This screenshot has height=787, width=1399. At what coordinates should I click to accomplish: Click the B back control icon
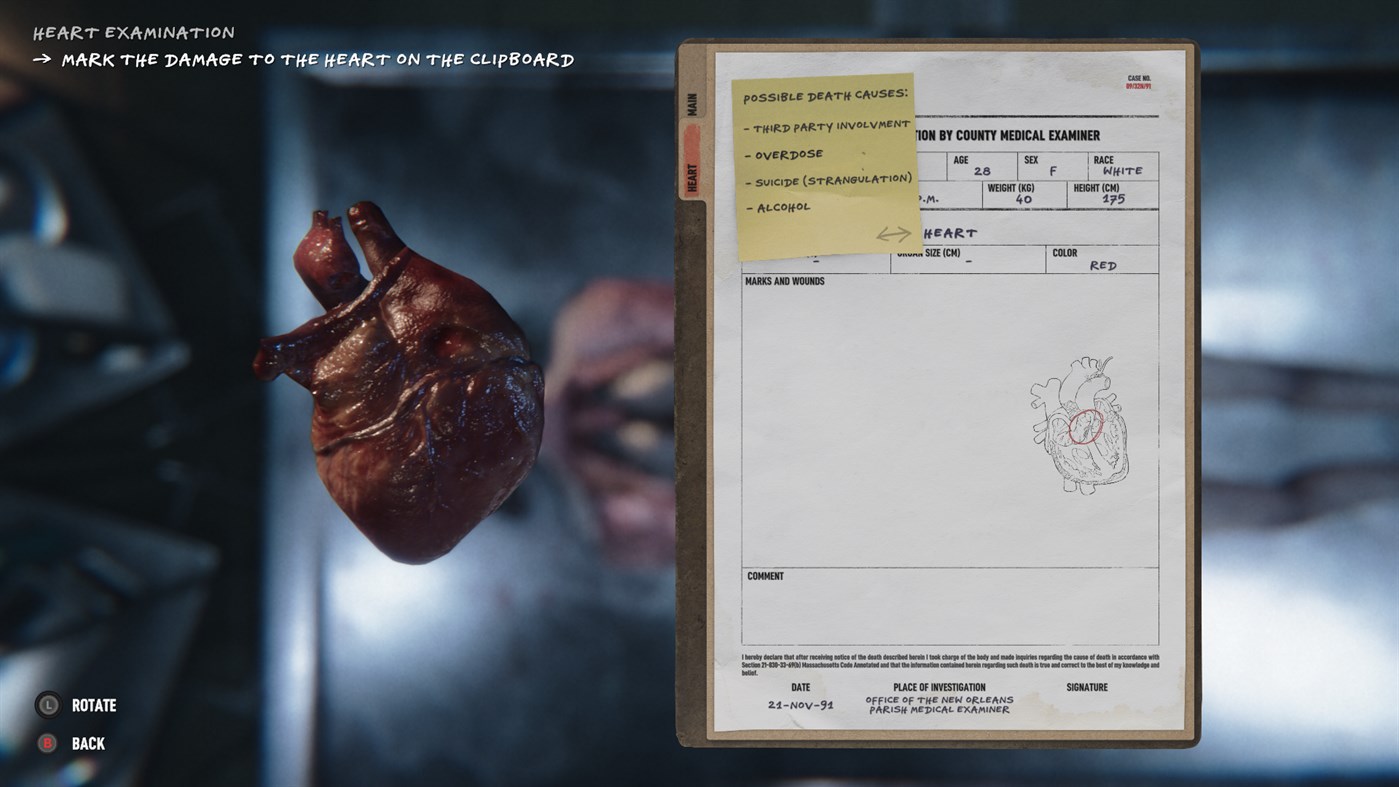47,742
